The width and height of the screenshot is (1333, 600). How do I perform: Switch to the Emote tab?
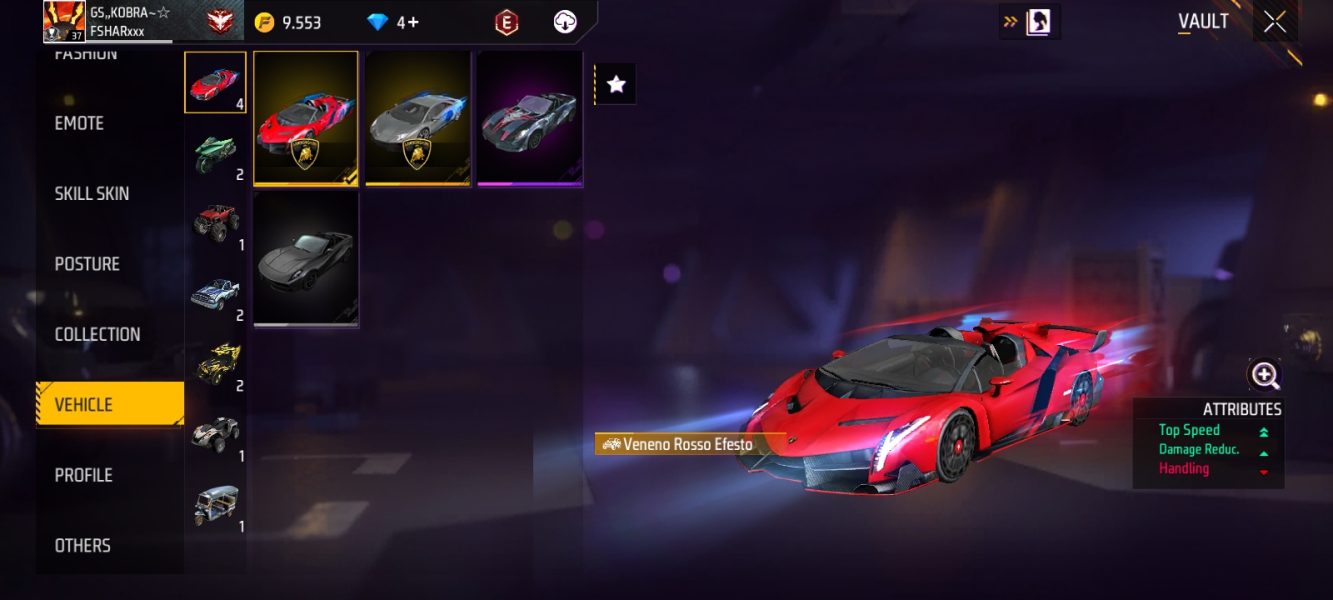click(80, 123)
